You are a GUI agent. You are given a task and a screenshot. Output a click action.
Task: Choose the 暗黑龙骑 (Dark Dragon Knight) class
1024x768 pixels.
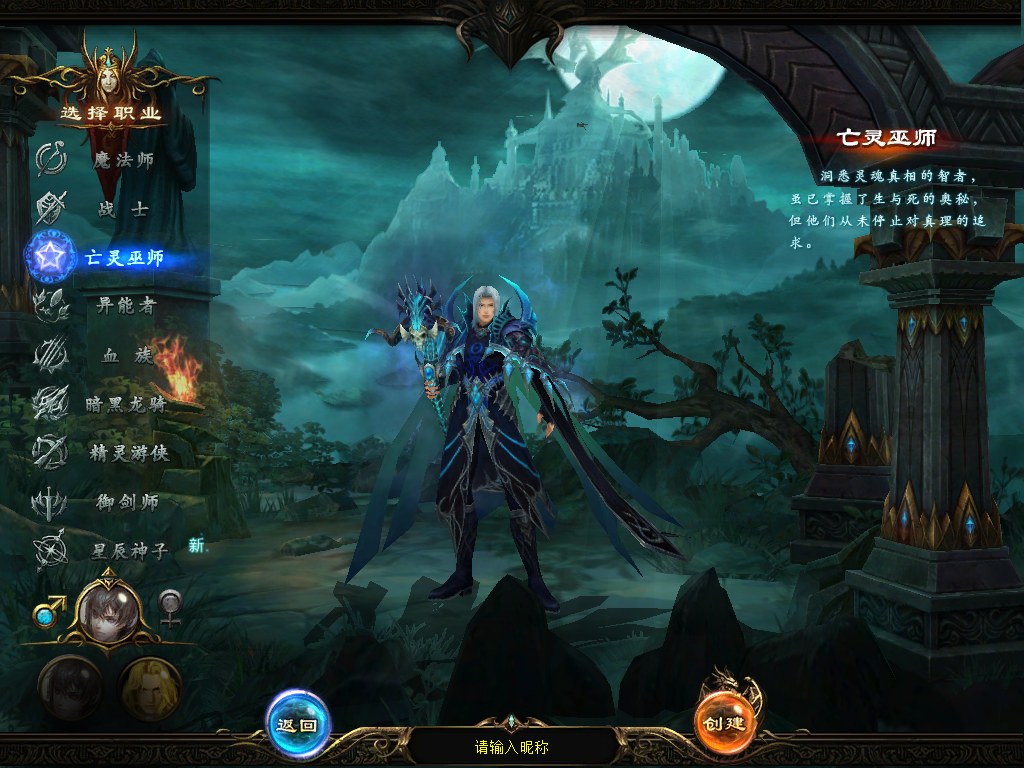(124, 404)
